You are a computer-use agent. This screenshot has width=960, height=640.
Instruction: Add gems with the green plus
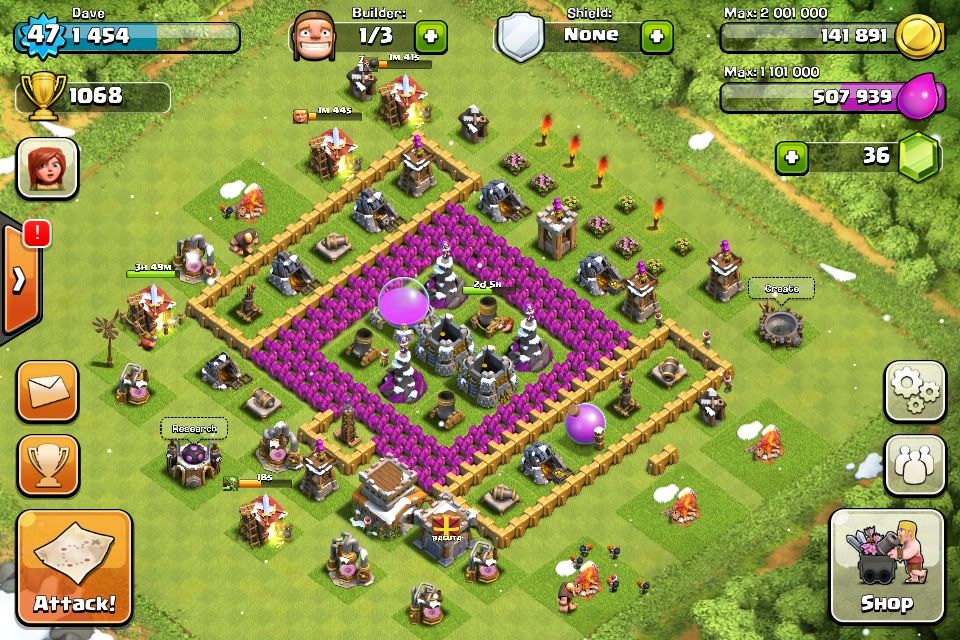792,157
